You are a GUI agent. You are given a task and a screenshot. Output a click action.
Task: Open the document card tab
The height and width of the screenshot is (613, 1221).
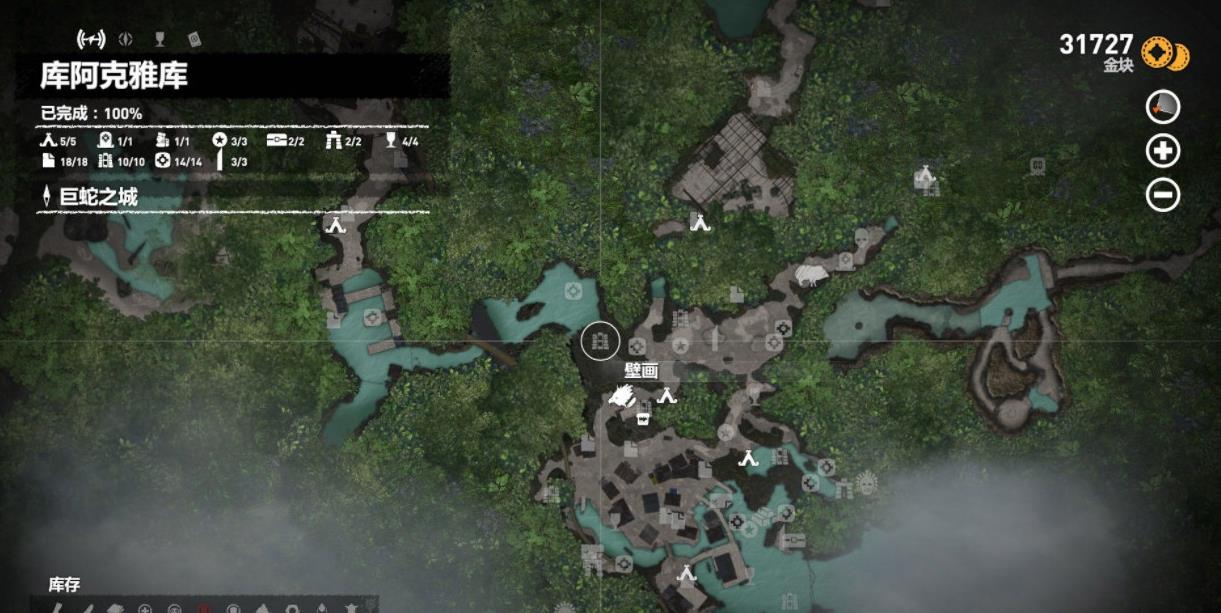tap(194, 40)
